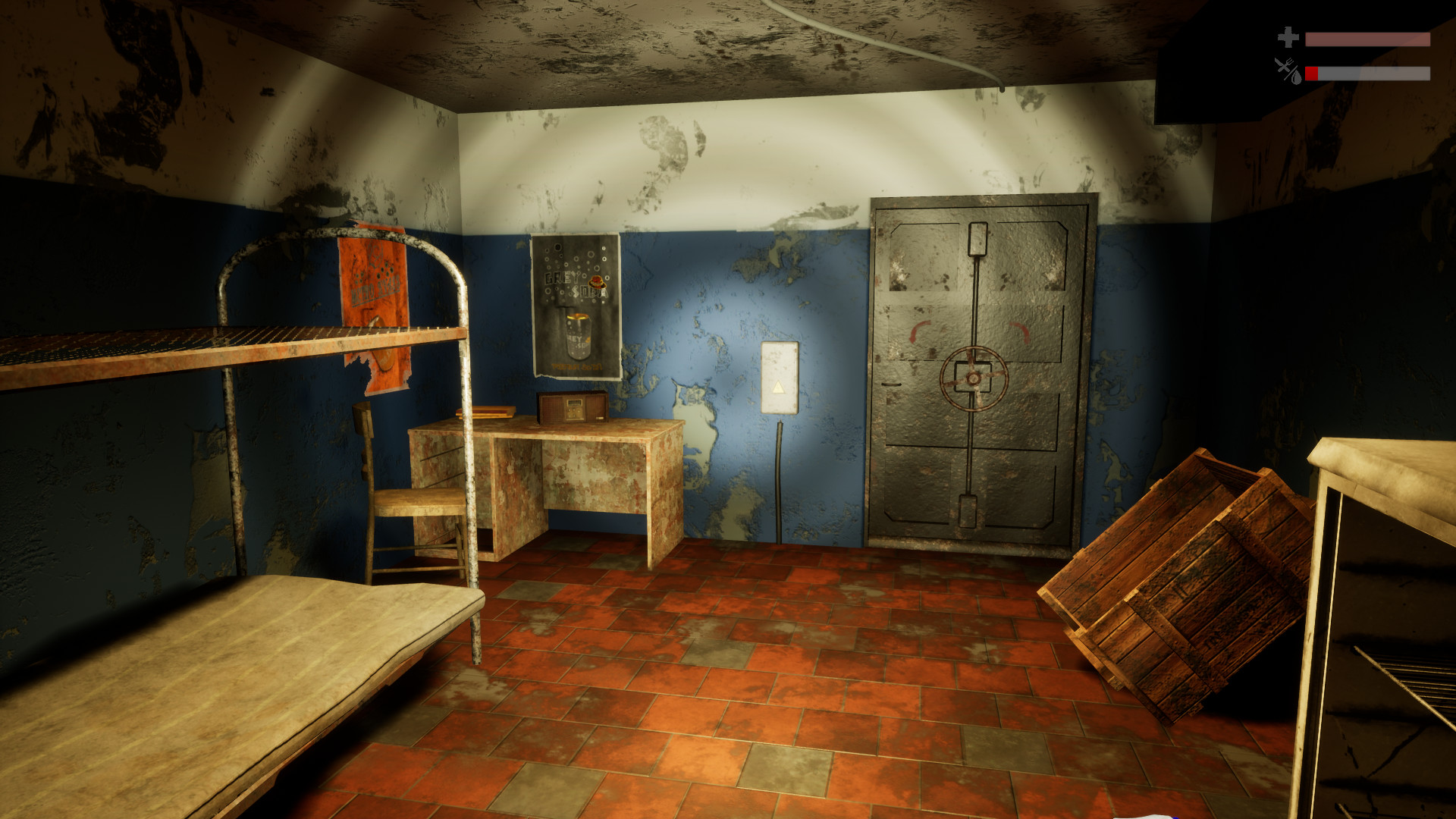Click the health cross icon

click(x=1288, y=36)
